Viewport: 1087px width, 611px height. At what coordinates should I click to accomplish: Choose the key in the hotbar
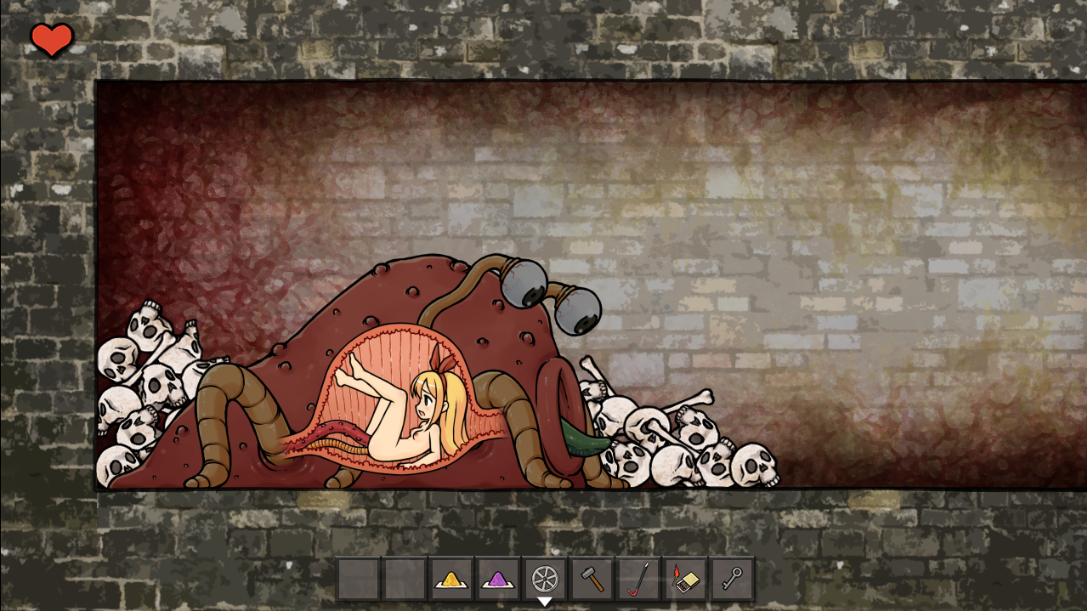(x=733, y=579)
